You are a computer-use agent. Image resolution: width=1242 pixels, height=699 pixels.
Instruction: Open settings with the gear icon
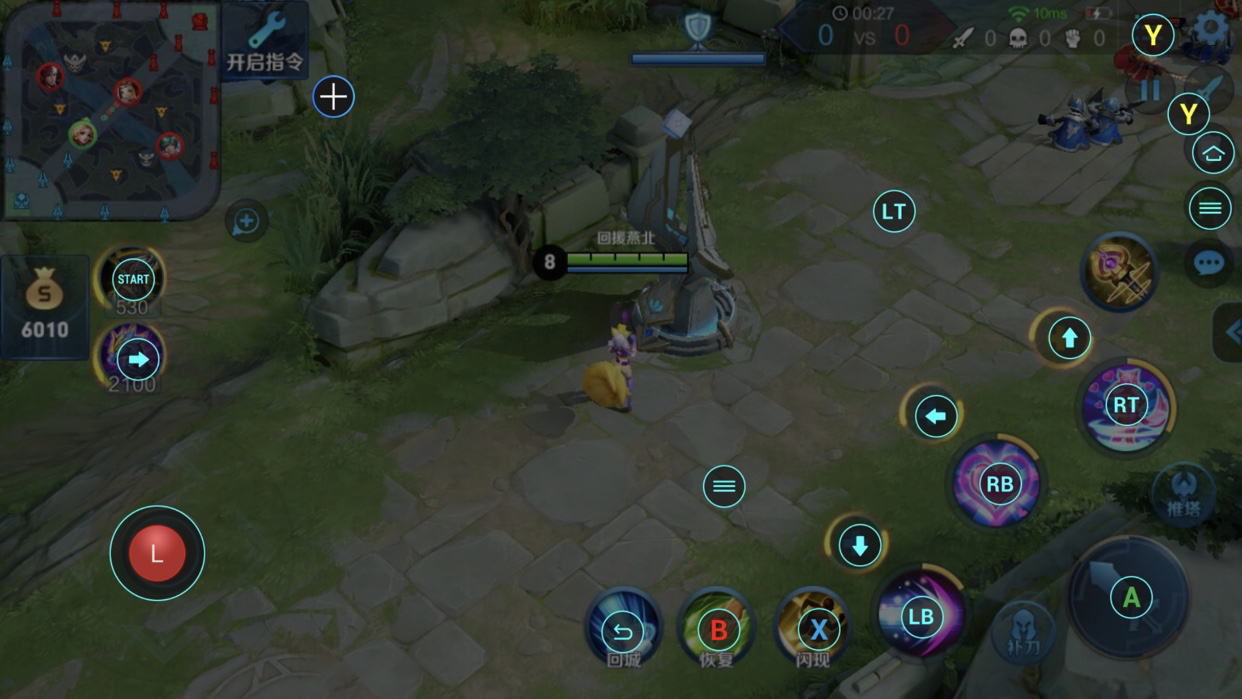pos(1211,30)
